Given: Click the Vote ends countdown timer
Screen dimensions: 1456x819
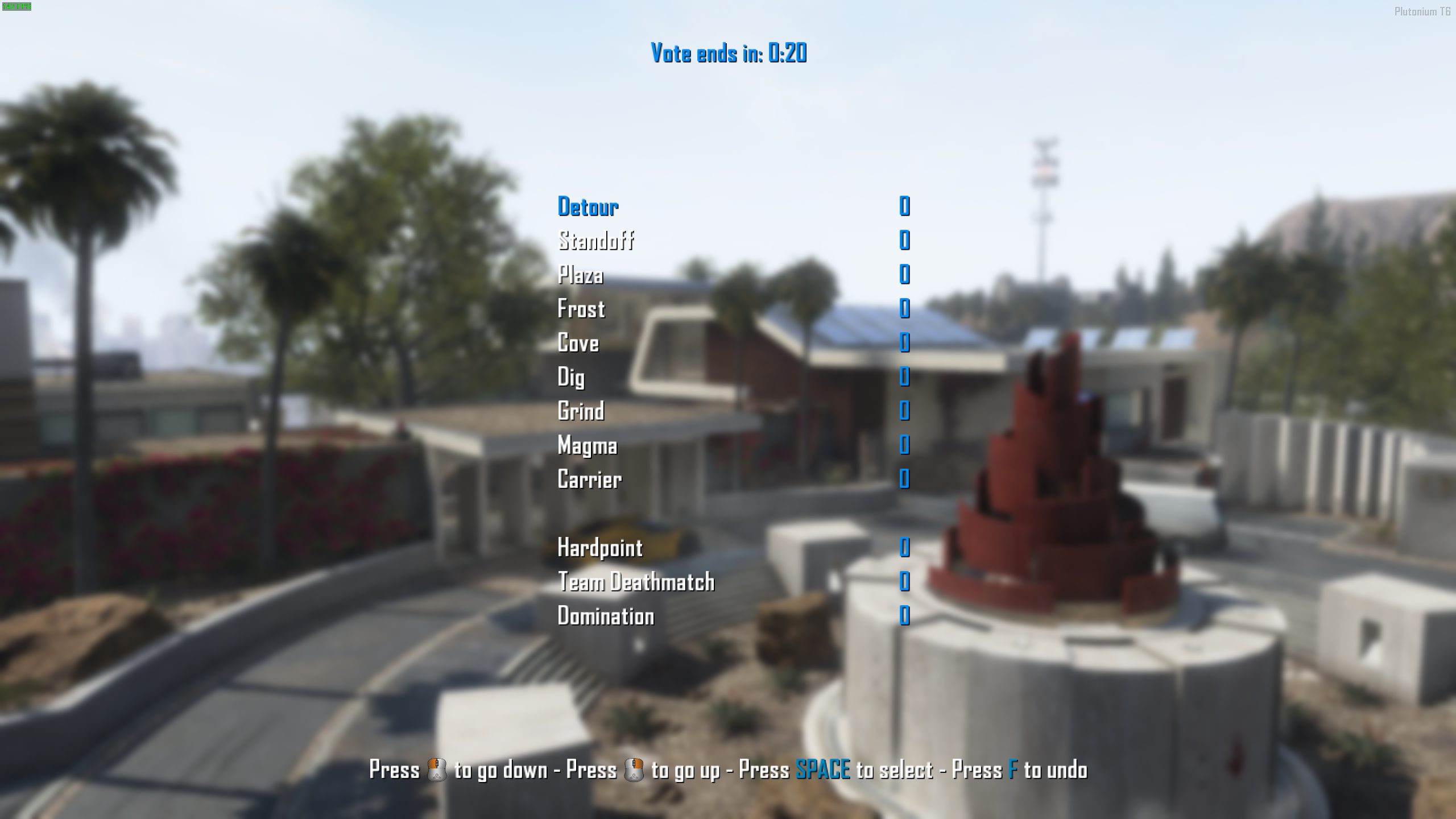Looking at the screenshot, I should tap(728, 54).
